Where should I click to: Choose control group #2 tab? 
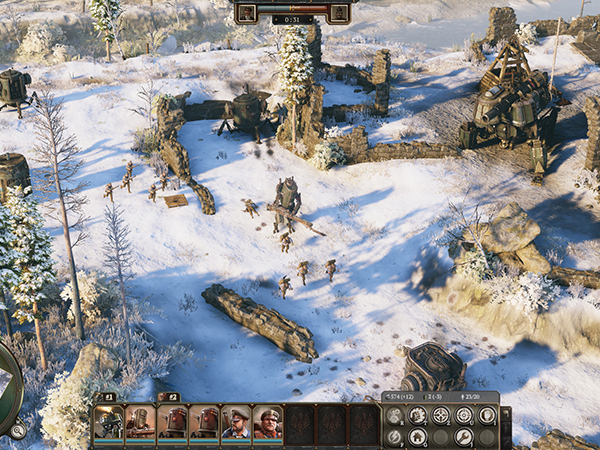click(x=171, y=398)
